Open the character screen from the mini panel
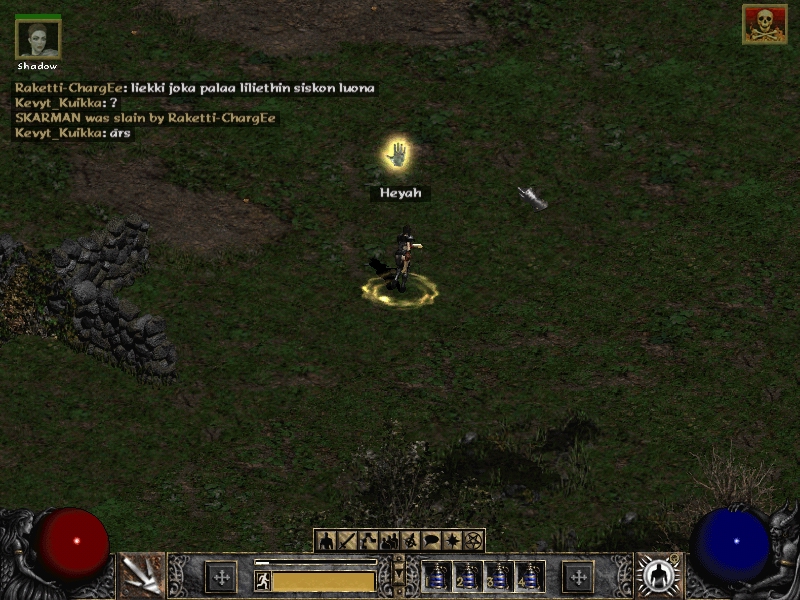800x600 pixels. coord(327,541)
